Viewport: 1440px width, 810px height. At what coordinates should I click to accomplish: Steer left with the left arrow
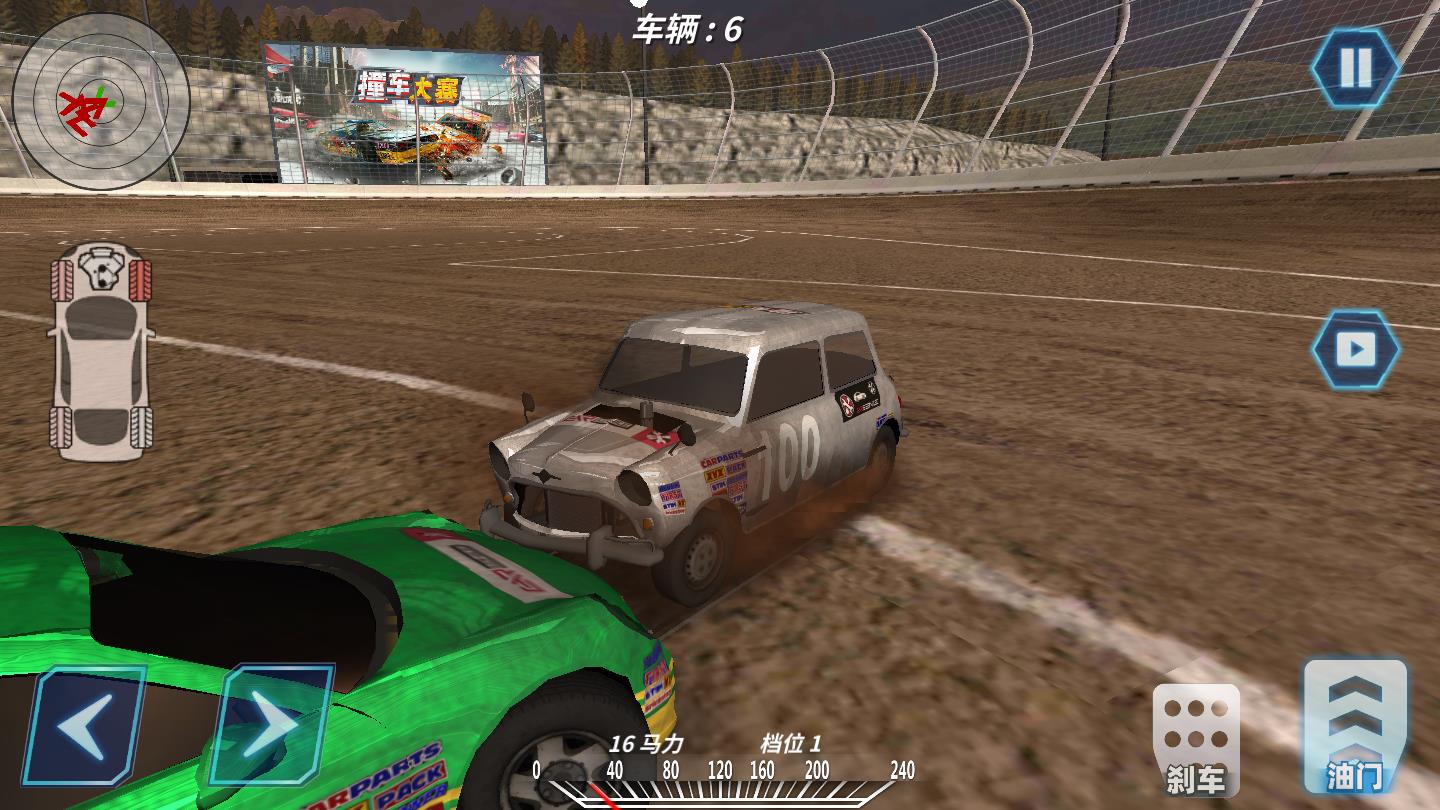click(x=84, y=725)
